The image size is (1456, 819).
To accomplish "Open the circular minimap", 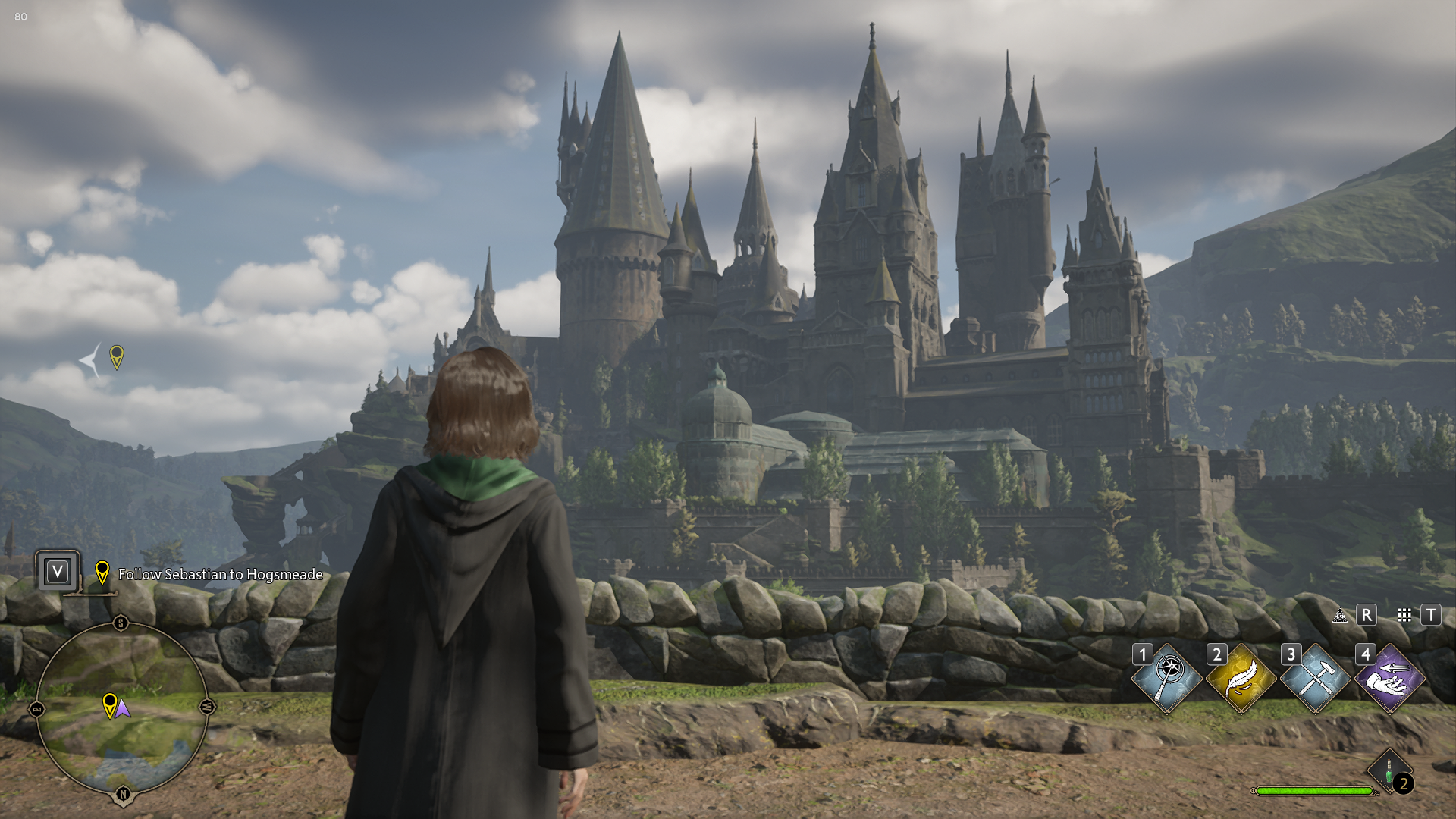I will tap(122, 709).
